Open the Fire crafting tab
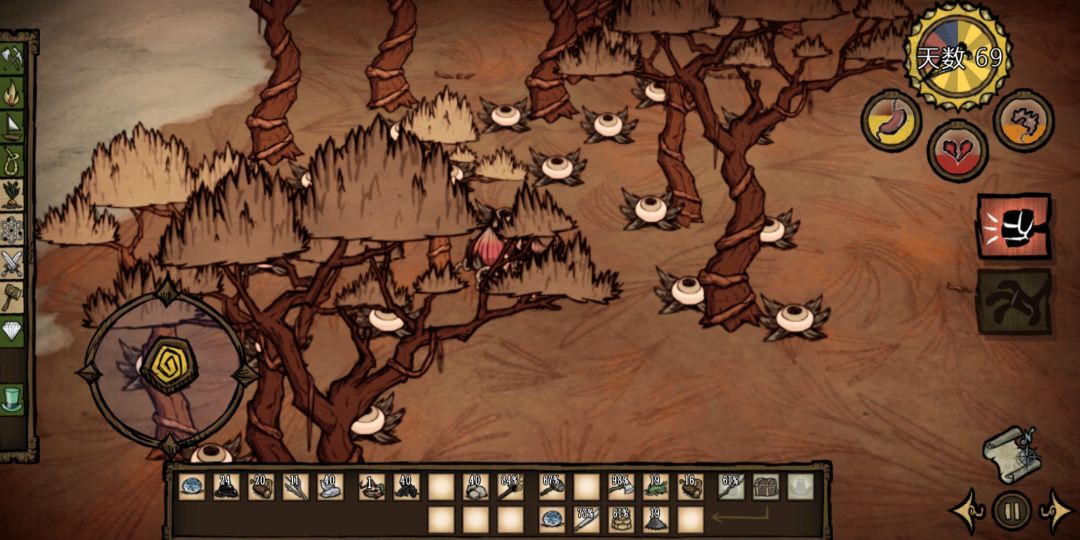This screenshot has height=540, width=1080. tap(13, 94)
